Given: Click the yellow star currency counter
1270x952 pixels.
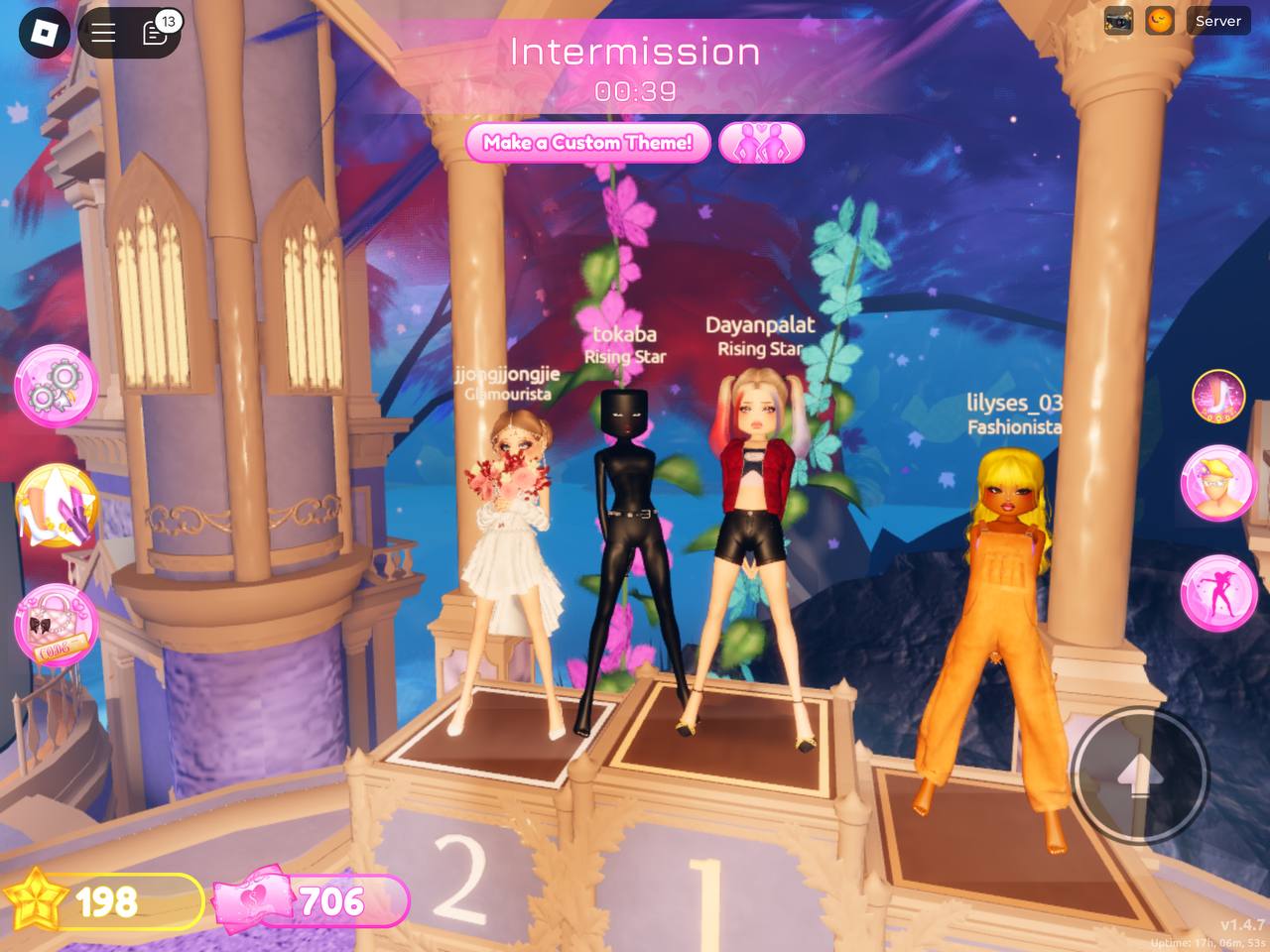Looking at the screenshot, I should coord(105,901).
